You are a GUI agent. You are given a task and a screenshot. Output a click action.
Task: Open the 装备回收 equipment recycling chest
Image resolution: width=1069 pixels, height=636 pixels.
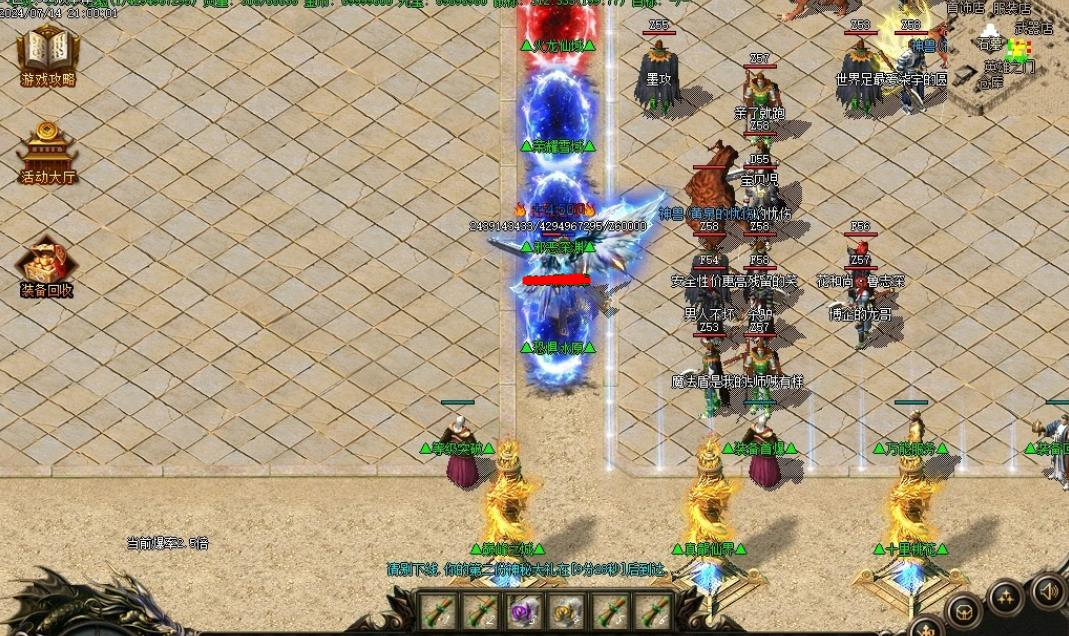coord(47,267)
